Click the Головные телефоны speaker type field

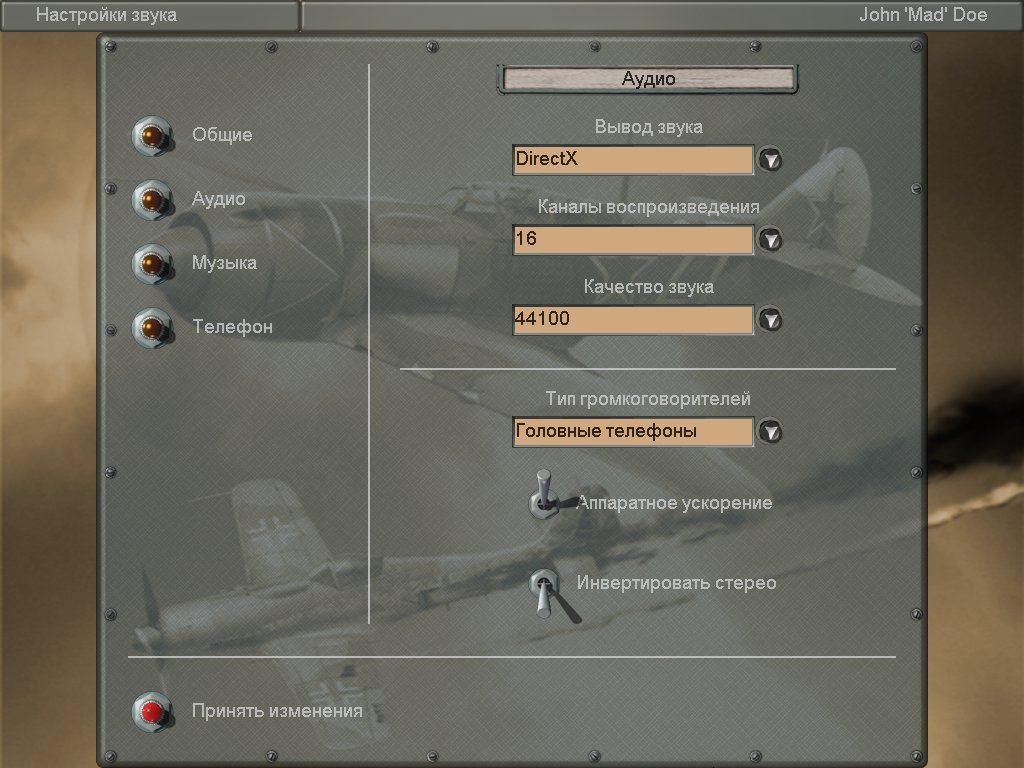[632, 432]
